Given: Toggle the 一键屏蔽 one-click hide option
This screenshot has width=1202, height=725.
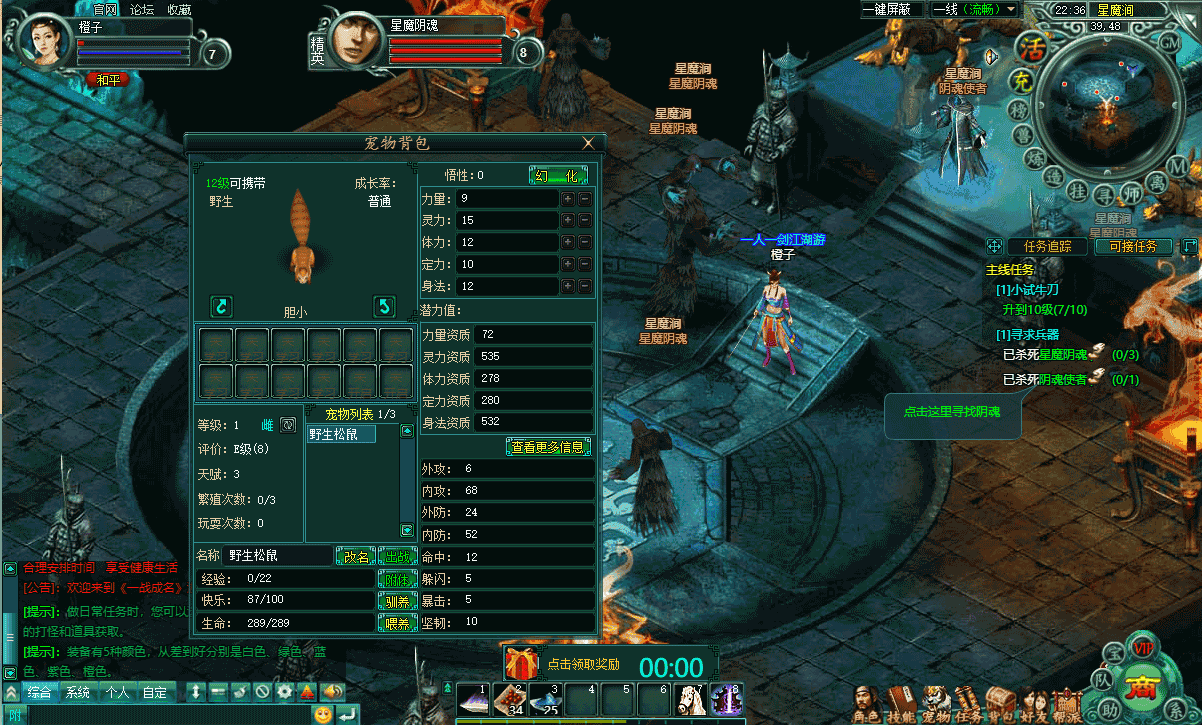Looking at the screenshot, I should (x=891, y=9).
